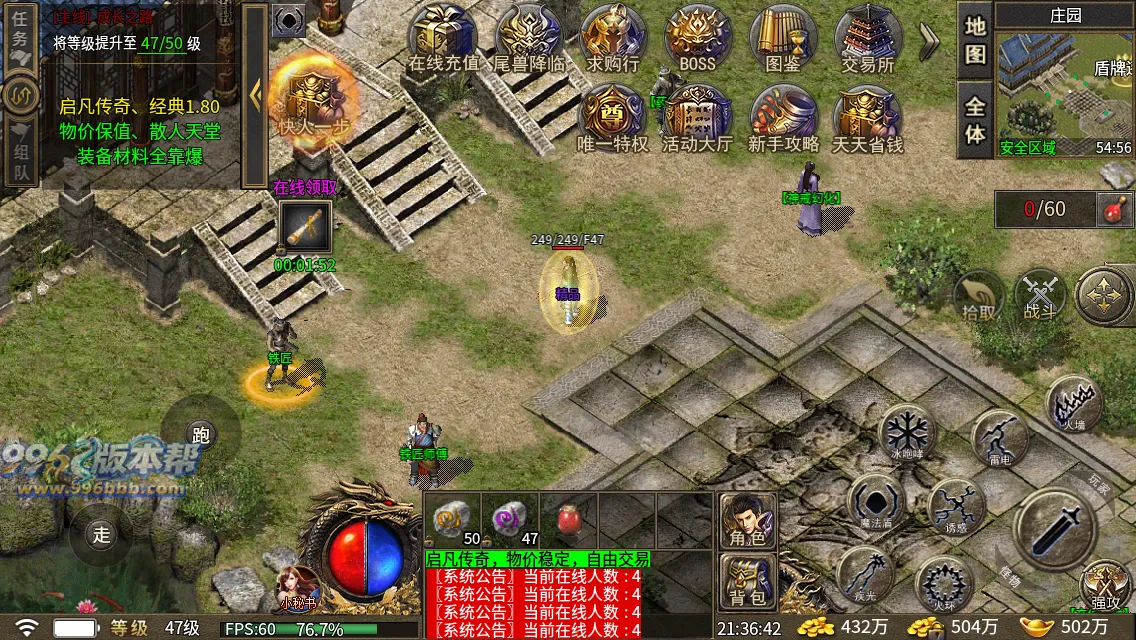Screen dimensions: 1136x640
Task: Open the 新手攻略 beginner guide
Action: 783,118
